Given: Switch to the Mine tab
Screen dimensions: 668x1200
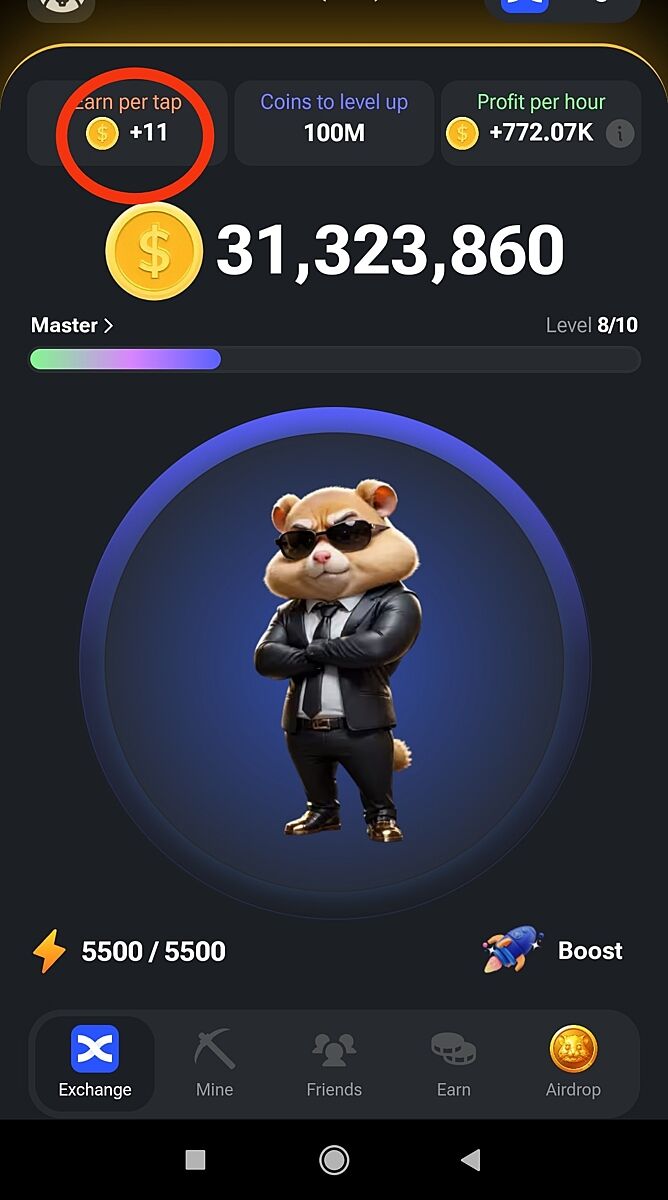Looking at the screenshot, I should click(x=214, y=1063).
